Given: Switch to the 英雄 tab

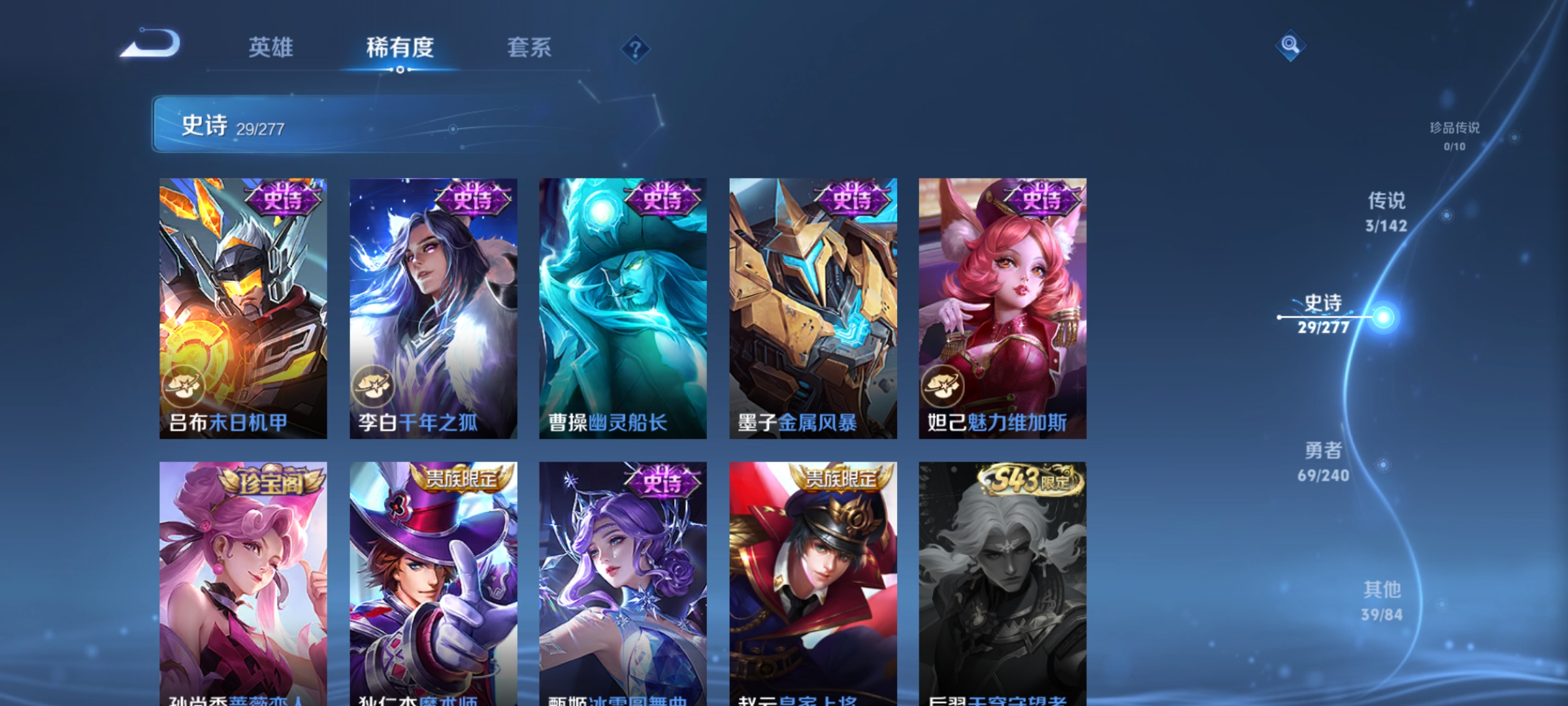Looking at the screenshot, I should (x=272, y=47).
